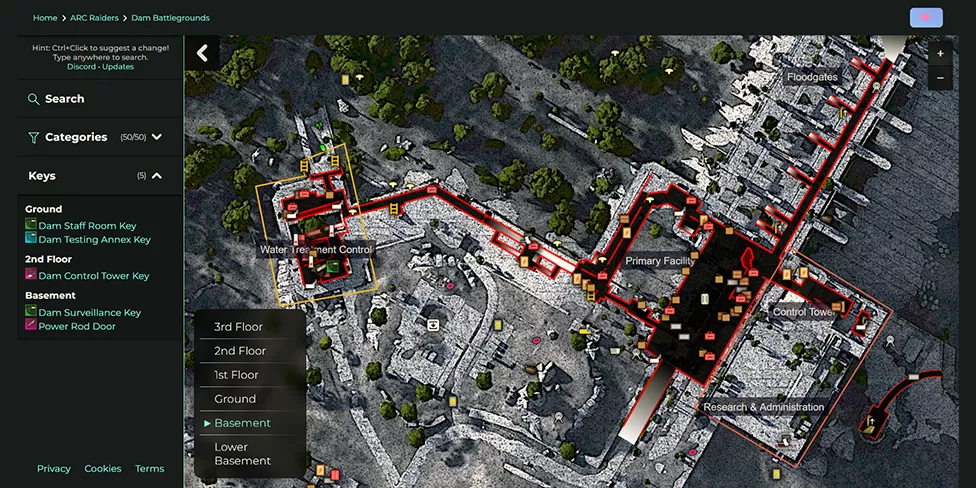Open the Discord link in the hint
The image size is (976, 488).
point(81,67)
